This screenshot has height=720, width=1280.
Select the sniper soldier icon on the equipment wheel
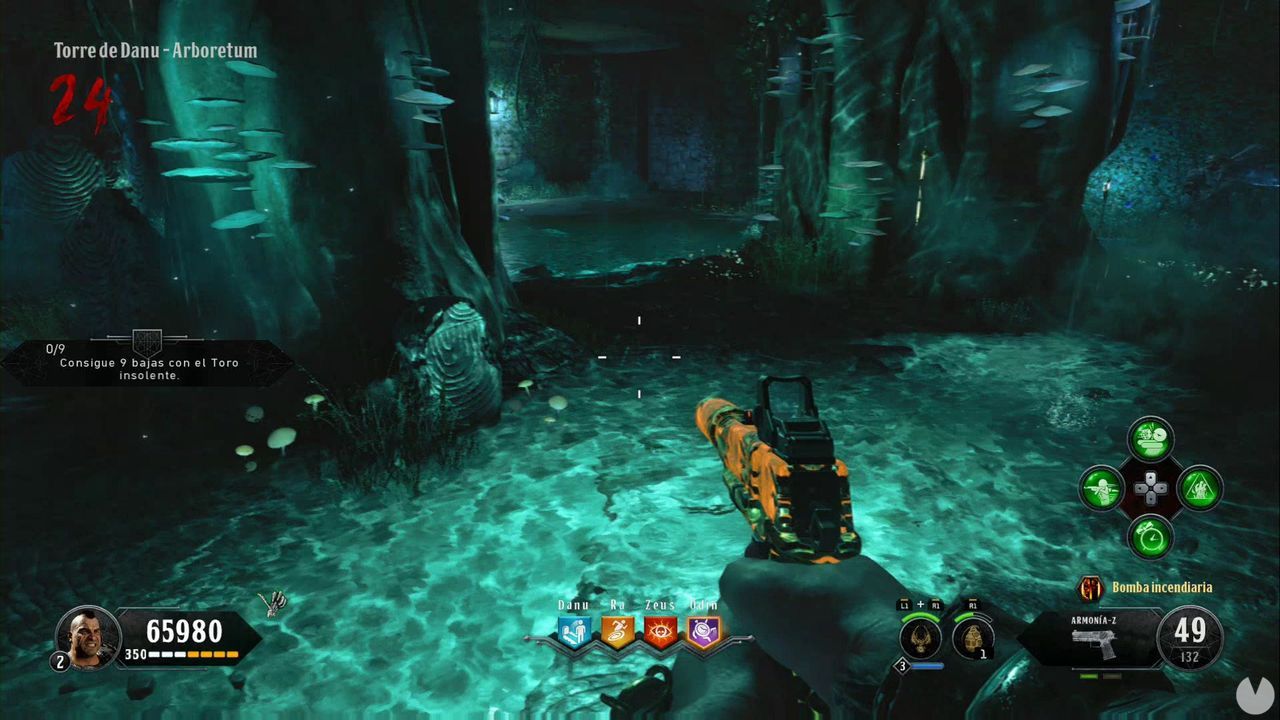1102,490
